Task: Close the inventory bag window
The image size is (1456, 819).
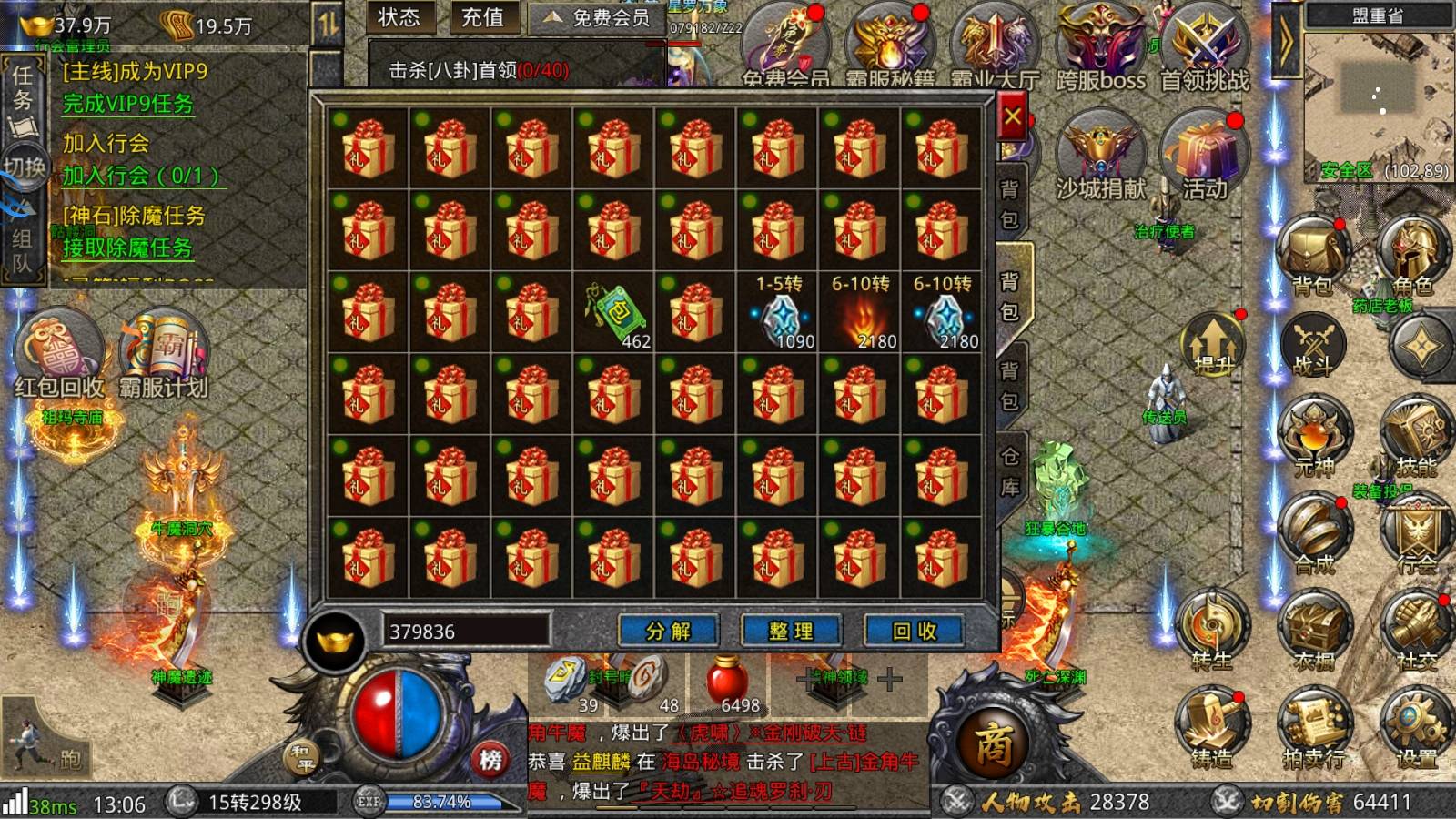Action: coord(1012,117)
